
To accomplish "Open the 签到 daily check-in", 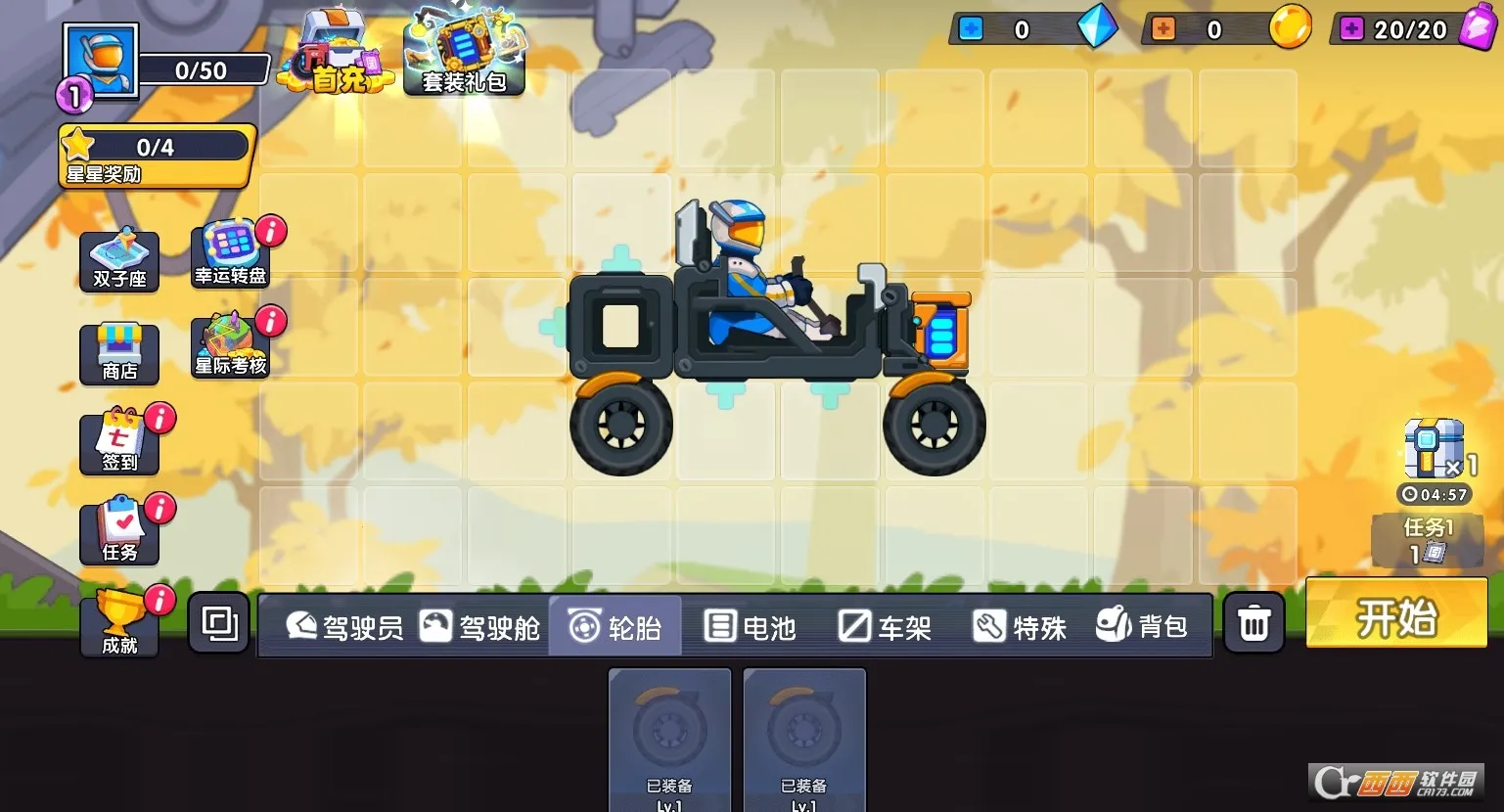I will [x=117, y=442].
